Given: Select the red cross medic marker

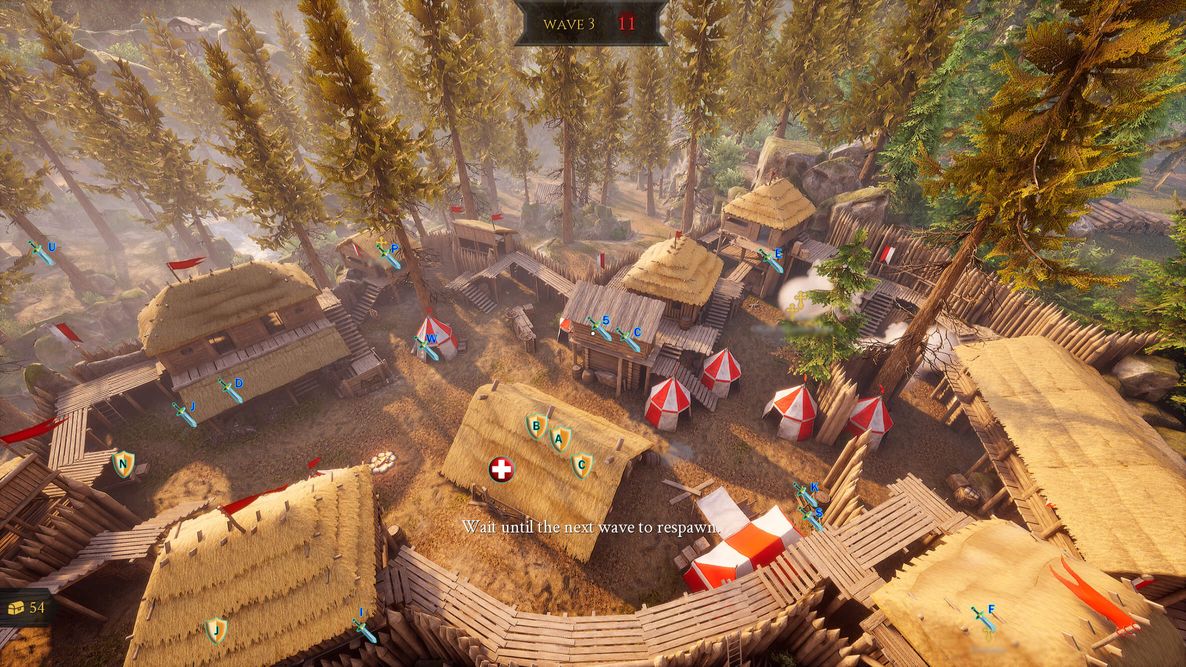Looking at the screenshot, I should click(x=501, y=469).
